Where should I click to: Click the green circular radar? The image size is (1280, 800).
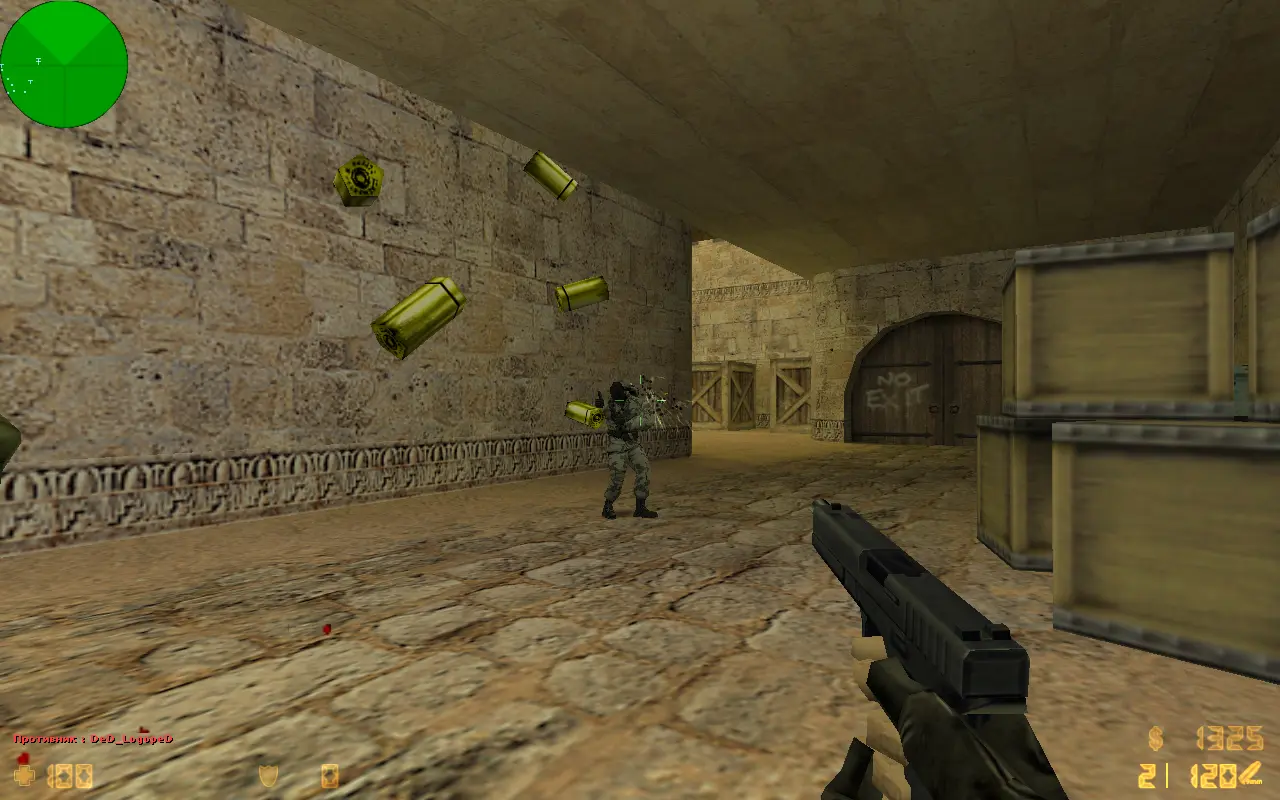coord(64,64)
